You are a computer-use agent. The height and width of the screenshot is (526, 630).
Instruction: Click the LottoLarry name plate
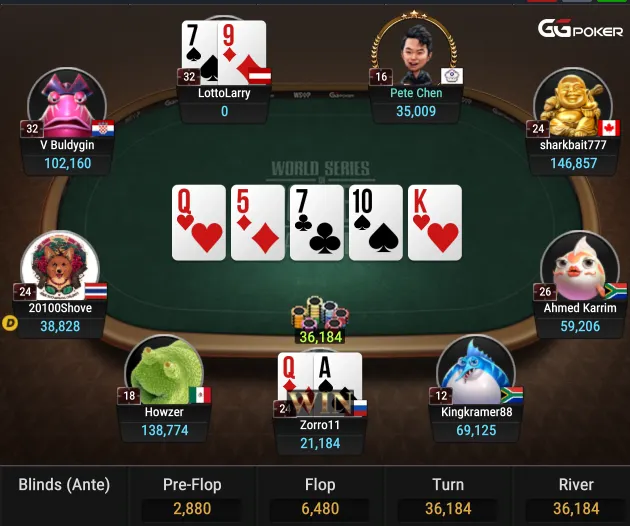224,102
